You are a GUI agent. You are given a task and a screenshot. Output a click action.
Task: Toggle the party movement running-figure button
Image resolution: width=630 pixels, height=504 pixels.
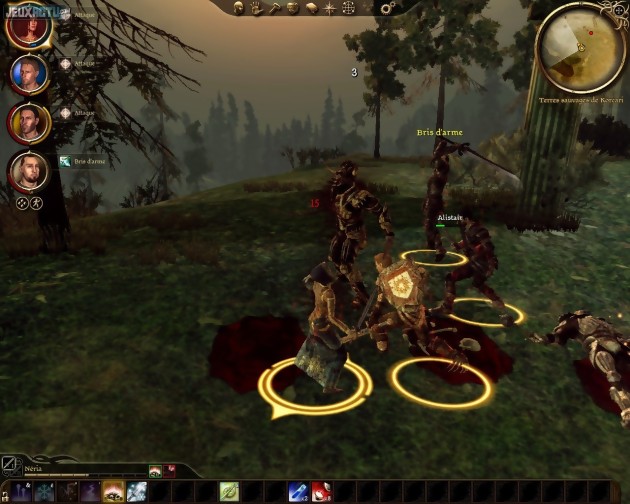coord(37,201)
